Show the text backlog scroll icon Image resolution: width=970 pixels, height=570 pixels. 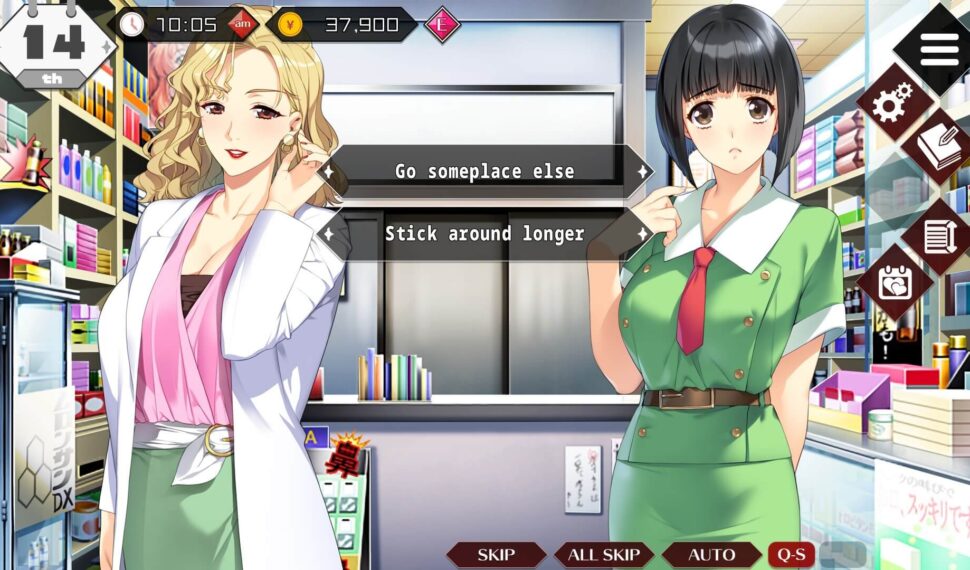[938, 237]
